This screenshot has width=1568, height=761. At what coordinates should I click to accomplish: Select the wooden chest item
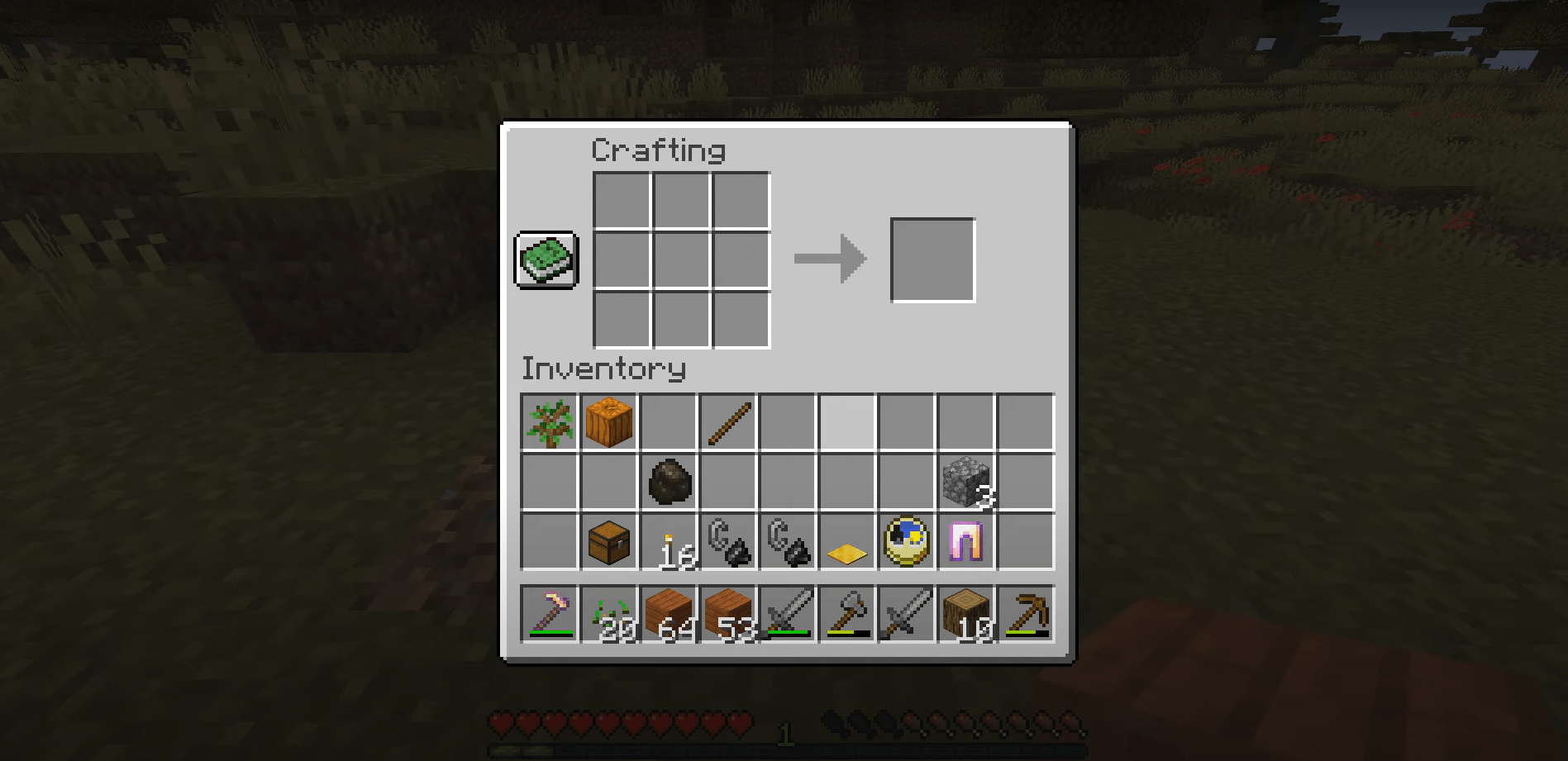[609, 542]
